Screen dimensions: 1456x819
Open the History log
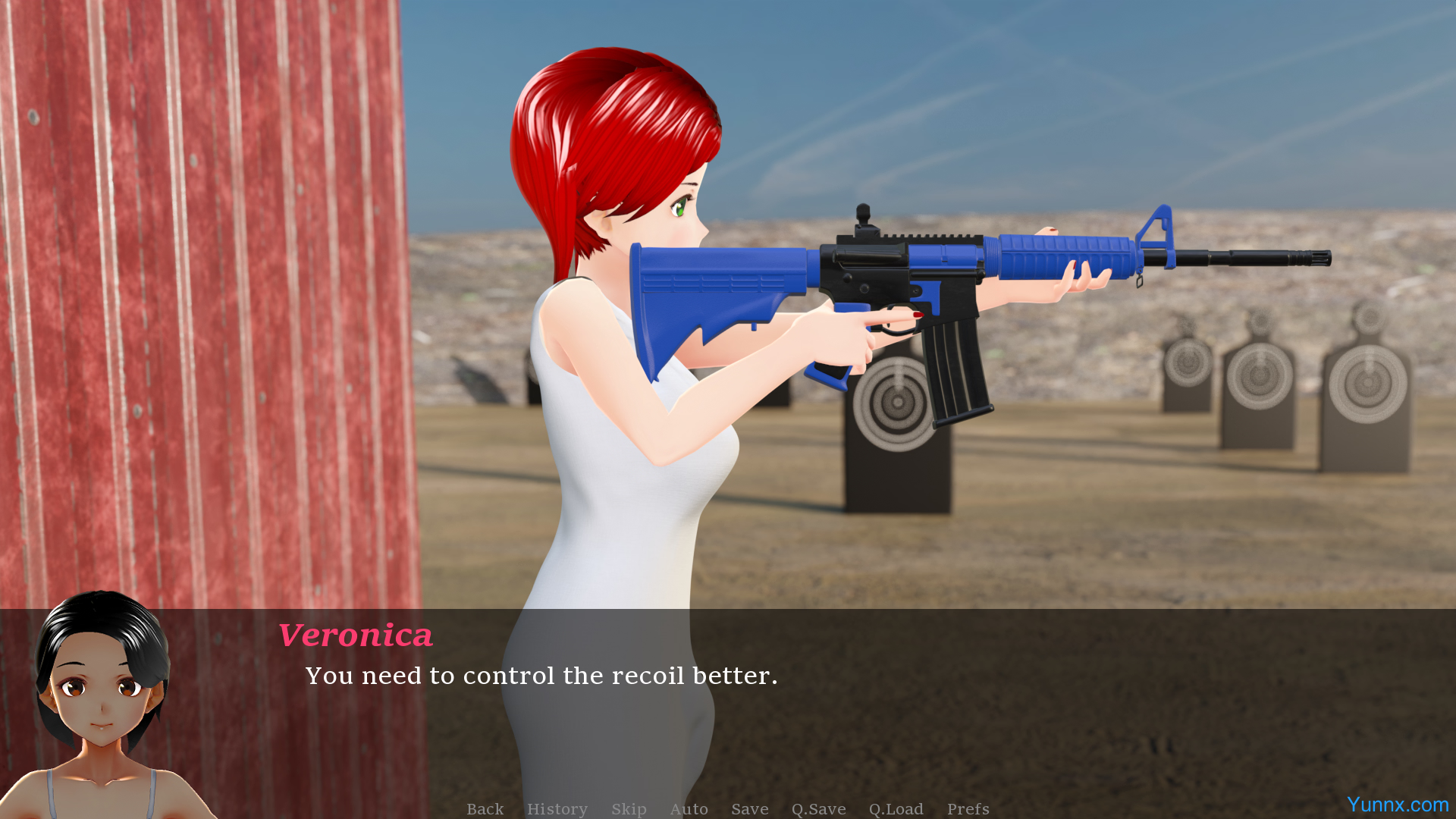tap(557, 809)
